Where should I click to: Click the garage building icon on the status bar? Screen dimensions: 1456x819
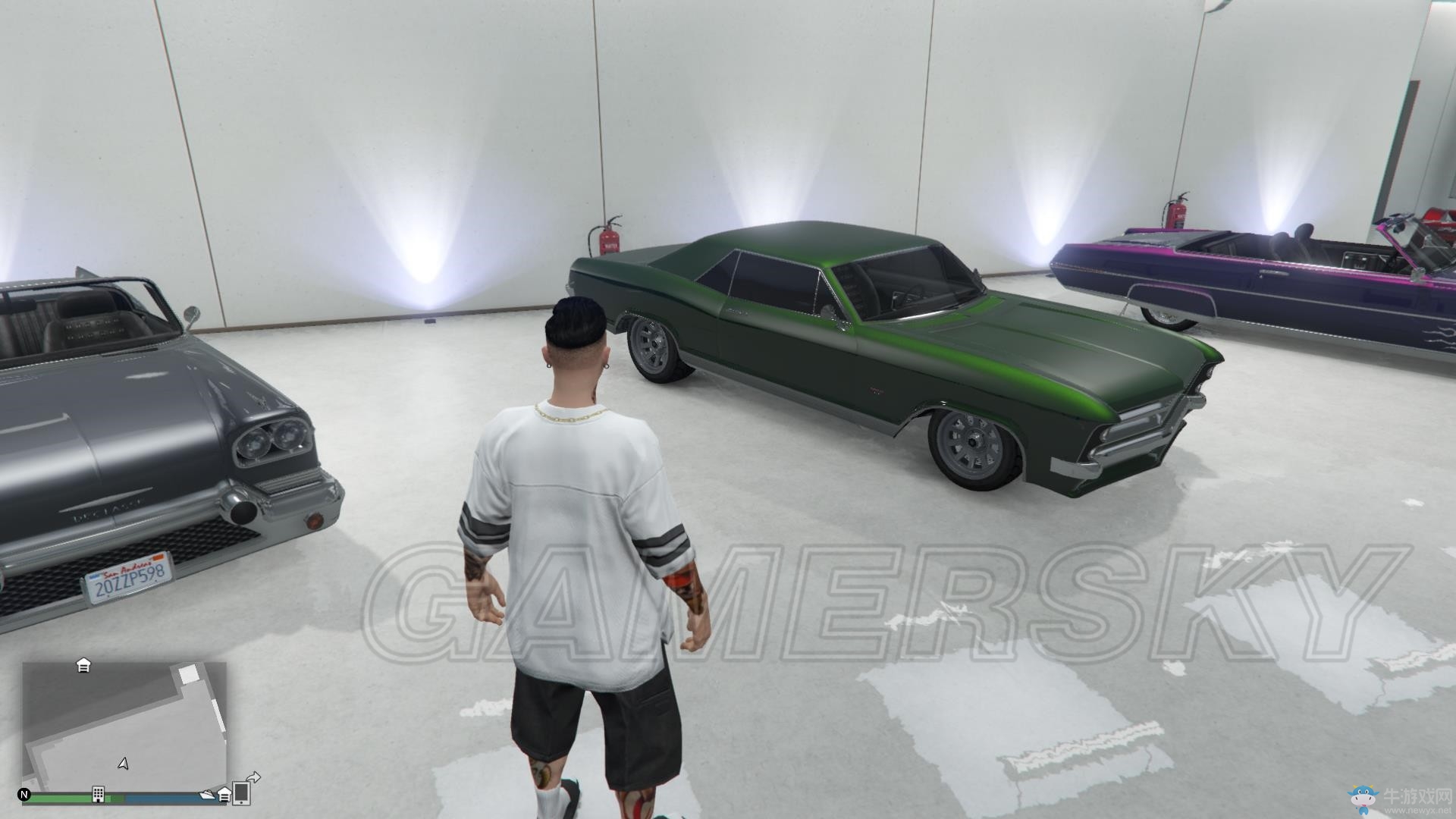point(99,795)
